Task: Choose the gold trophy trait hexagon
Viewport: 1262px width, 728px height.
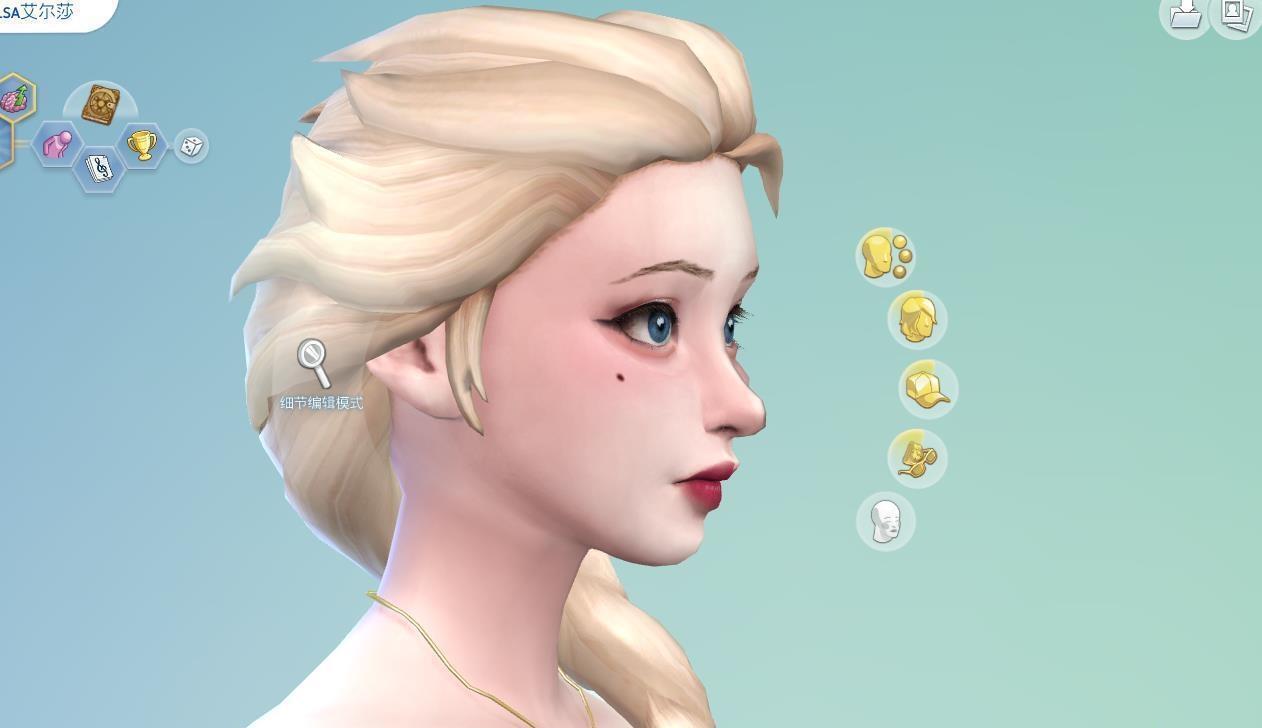Action: point(142,145)
